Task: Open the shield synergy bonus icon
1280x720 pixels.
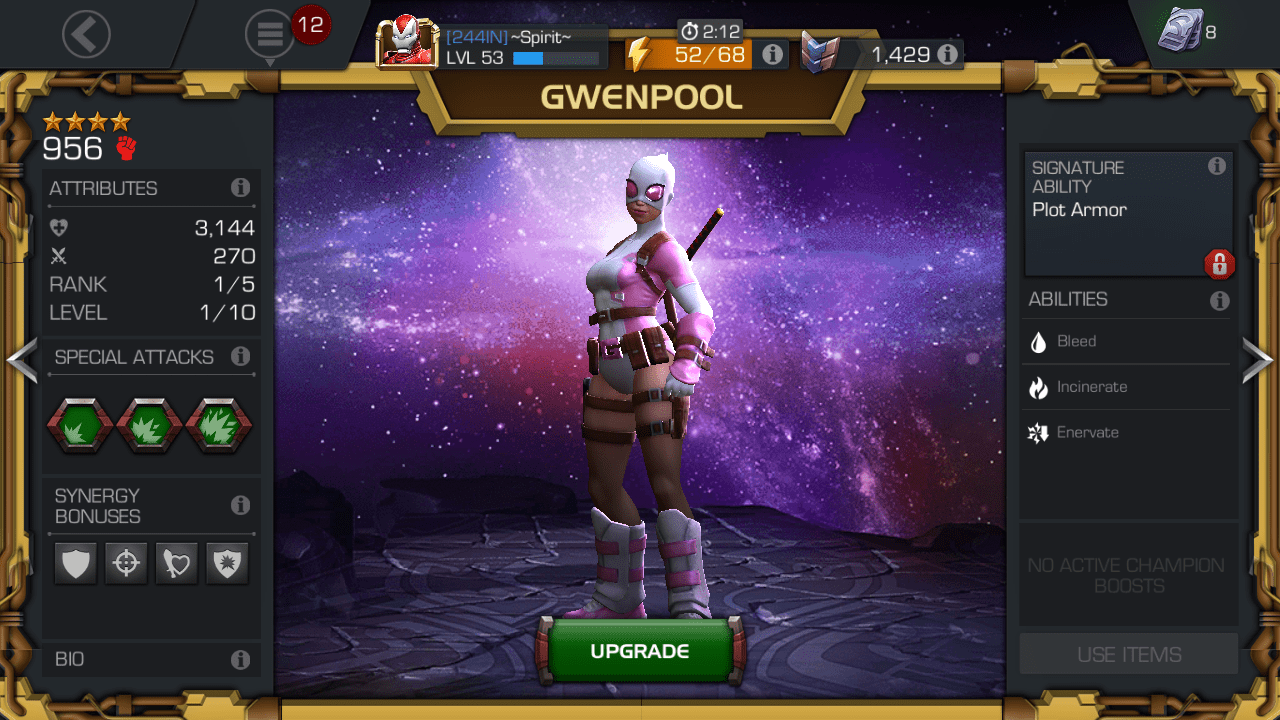Action: 75,563
